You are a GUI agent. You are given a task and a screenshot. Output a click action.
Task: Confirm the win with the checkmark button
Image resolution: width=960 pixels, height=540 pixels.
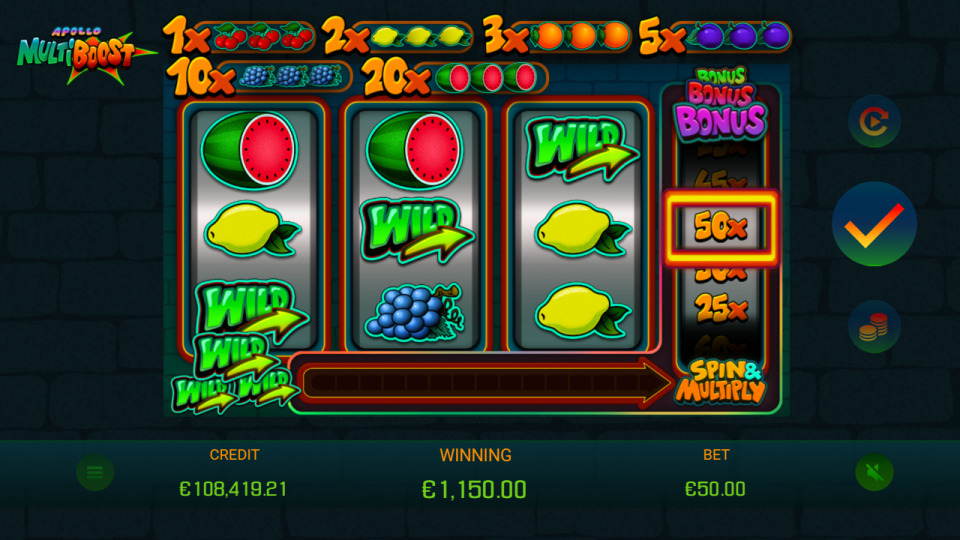pos(874,225)
